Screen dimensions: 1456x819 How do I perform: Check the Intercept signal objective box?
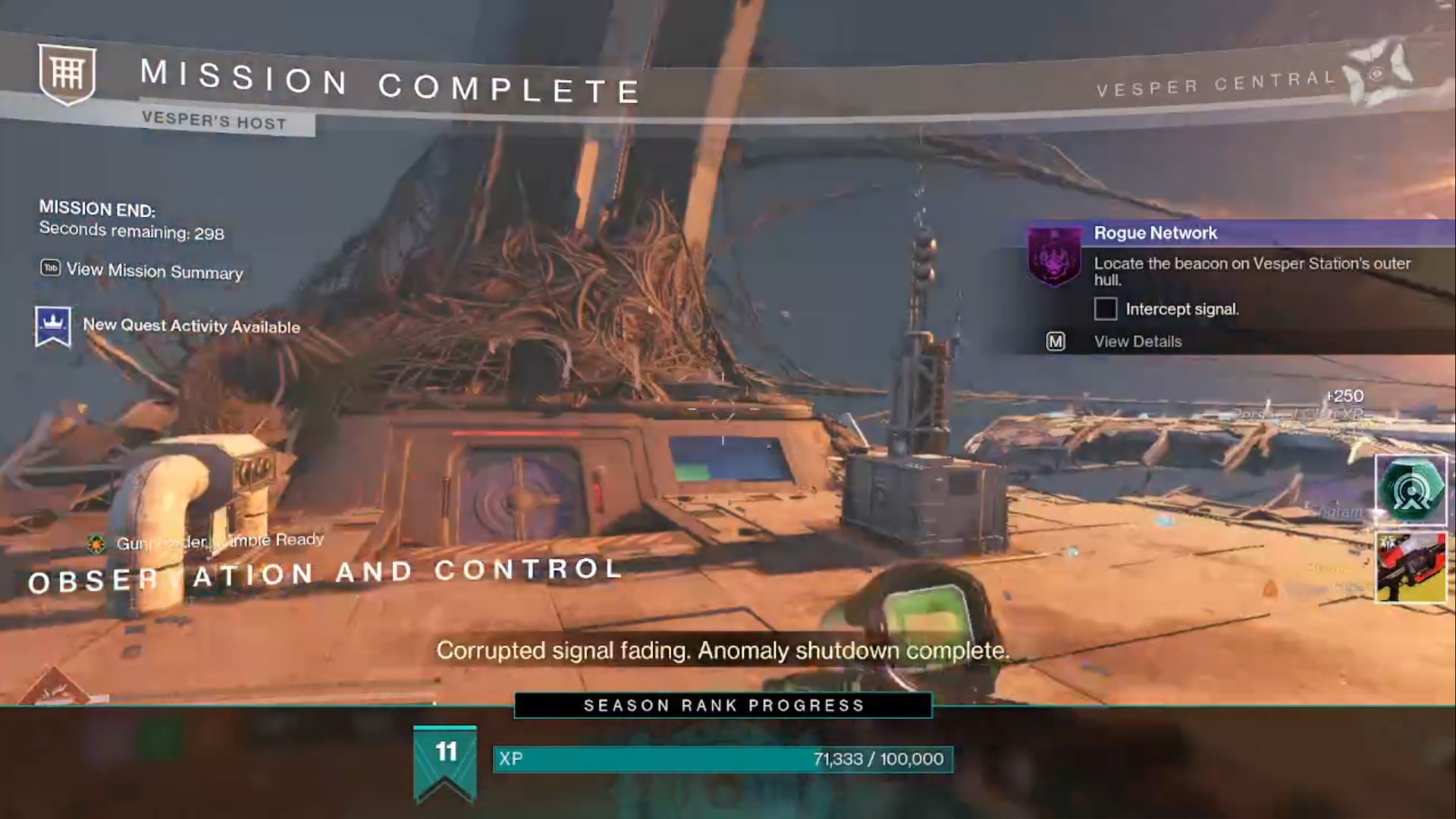pyautogui.click(x=1104, y=309)
